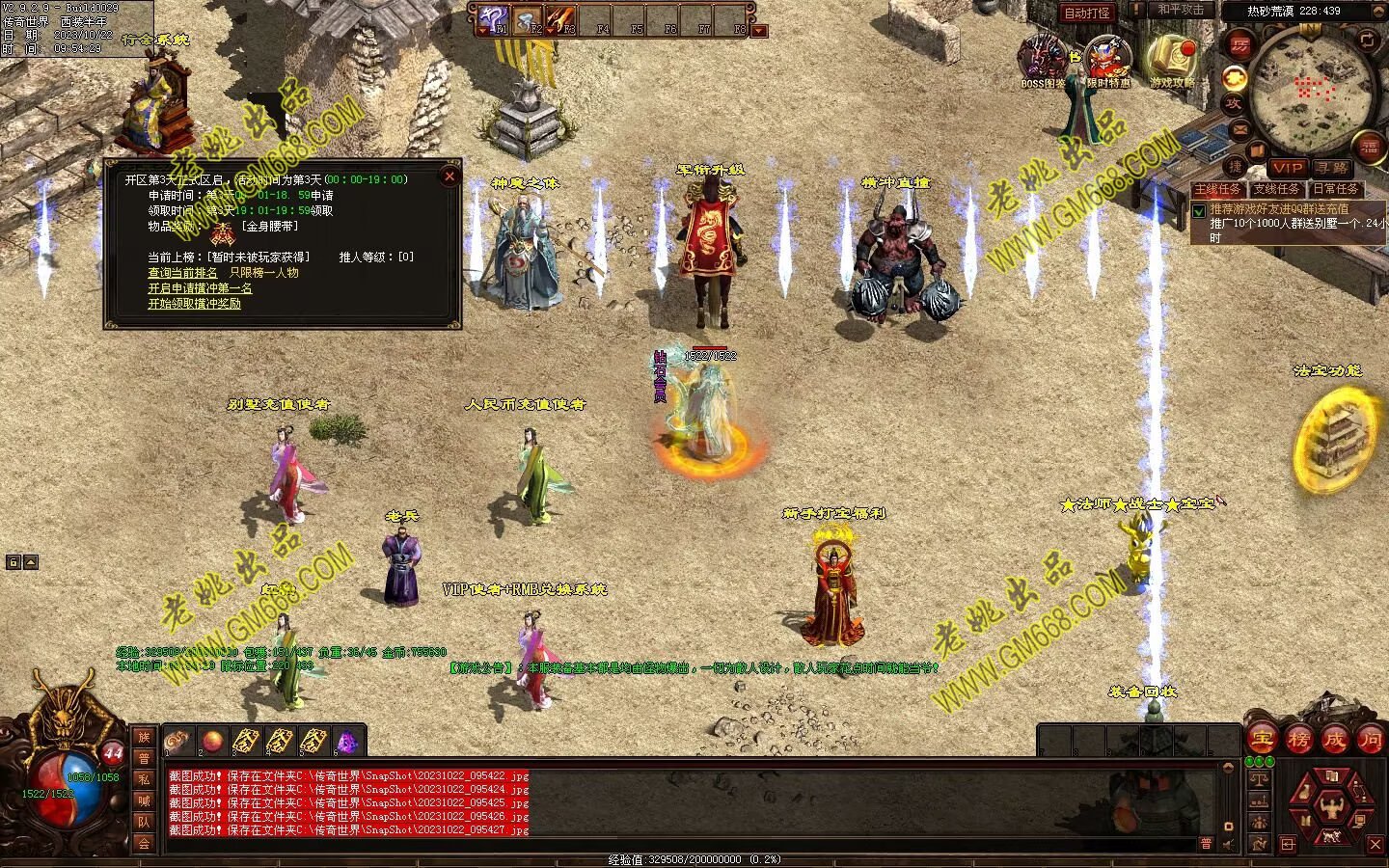Close the server event popup window
Screen dimensions: 1389x868
[x=449, y=176]
